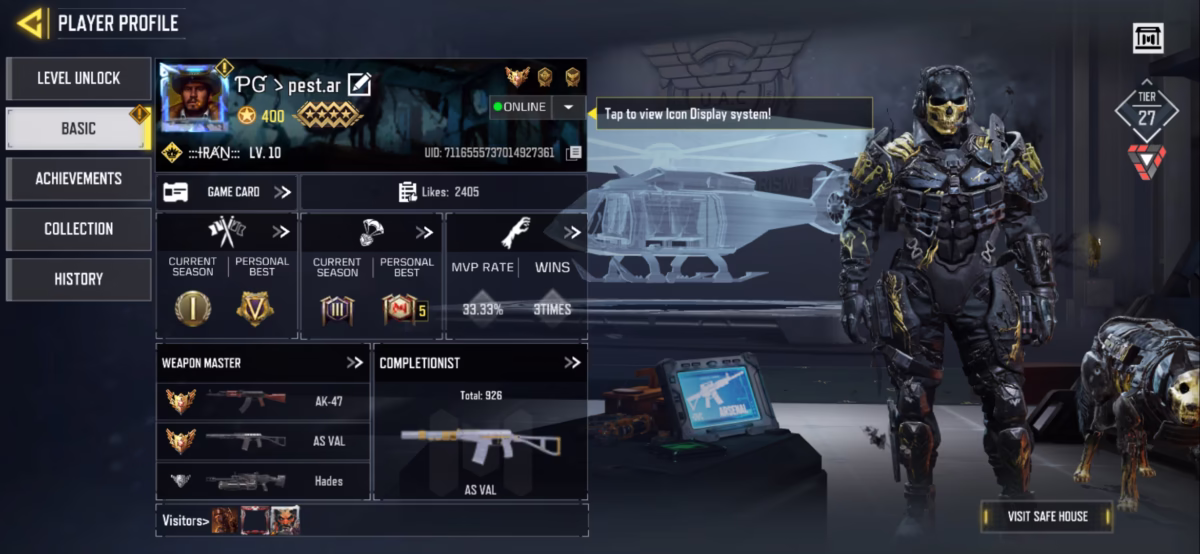Screen dimensions: 1200x554
Task: Open the Online status dropdown arrow
Action: tap(568, 107)
